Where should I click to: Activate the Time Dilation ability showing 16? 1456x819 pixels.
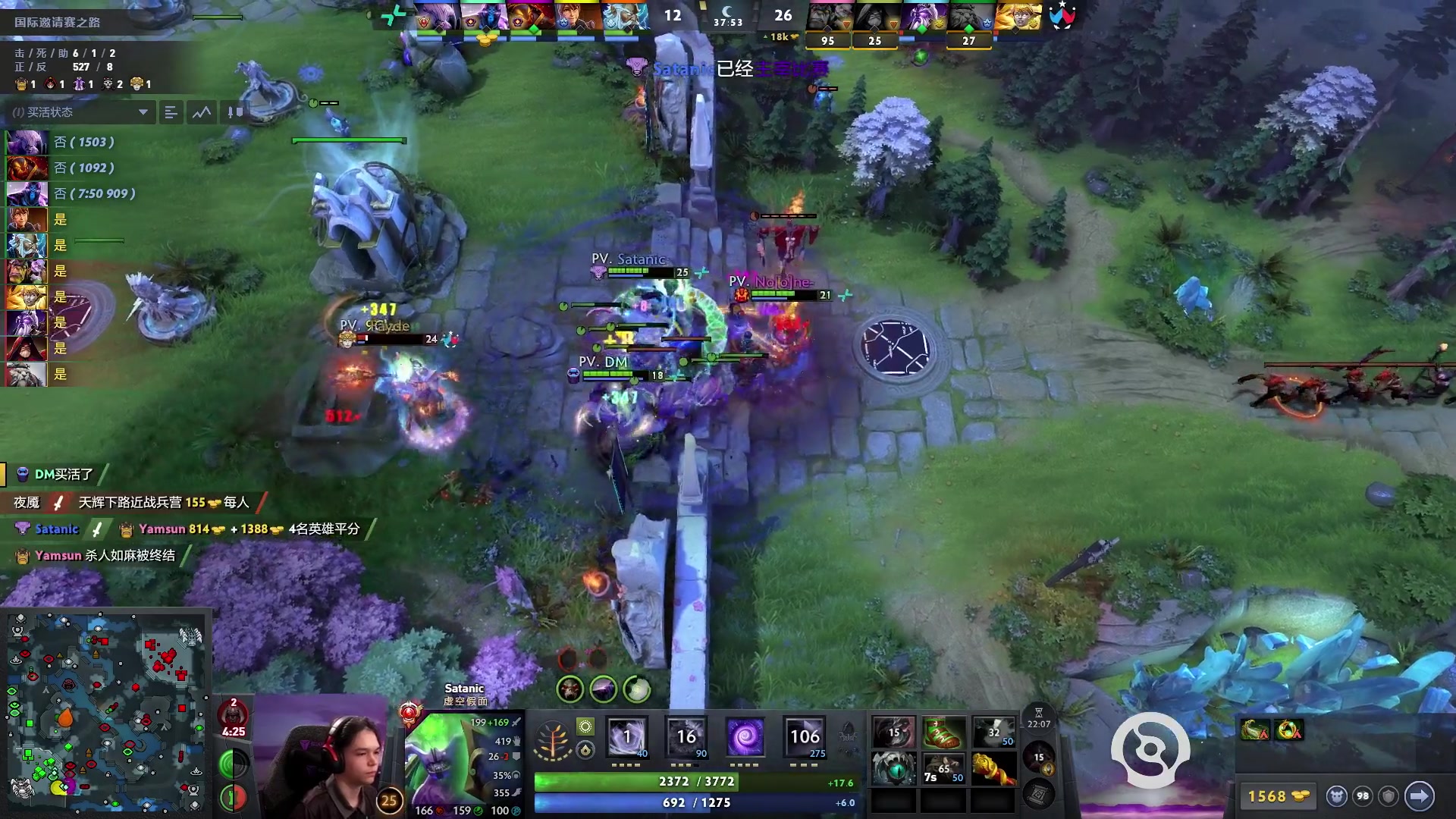(x=686, y=737)
